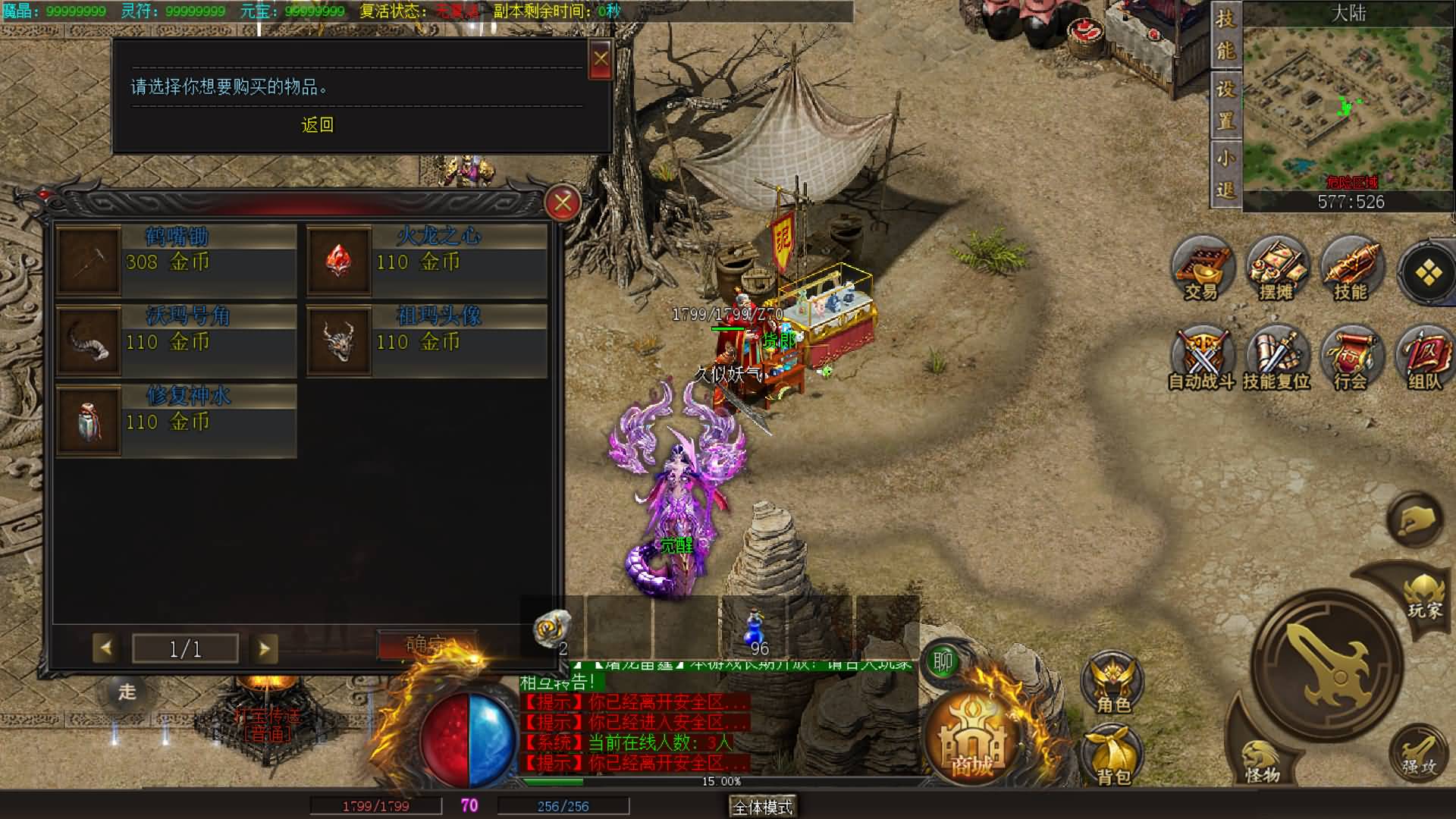Open the 行会 guild panel

coord(1351,359)
